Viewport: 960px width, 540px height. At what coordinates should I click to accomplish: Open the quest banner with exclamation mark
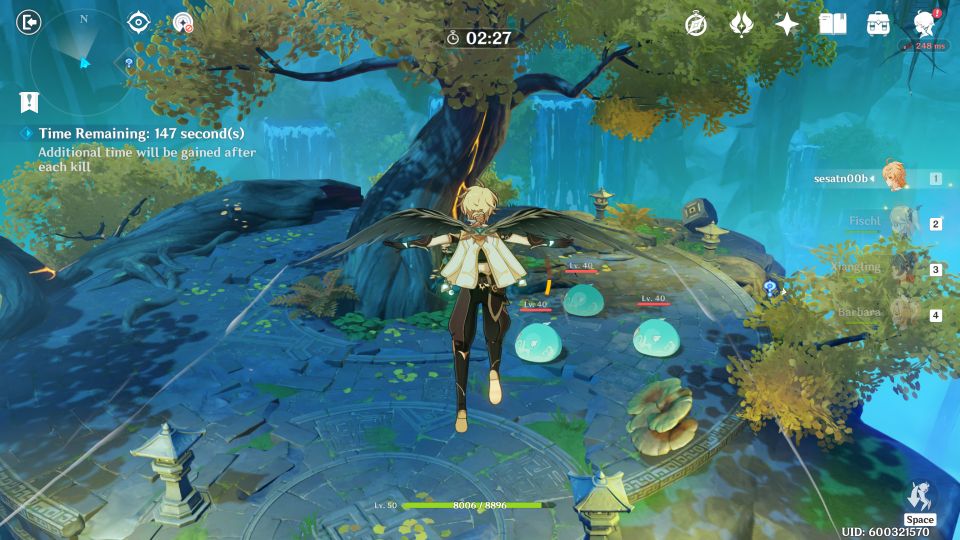tap(29, 101)
